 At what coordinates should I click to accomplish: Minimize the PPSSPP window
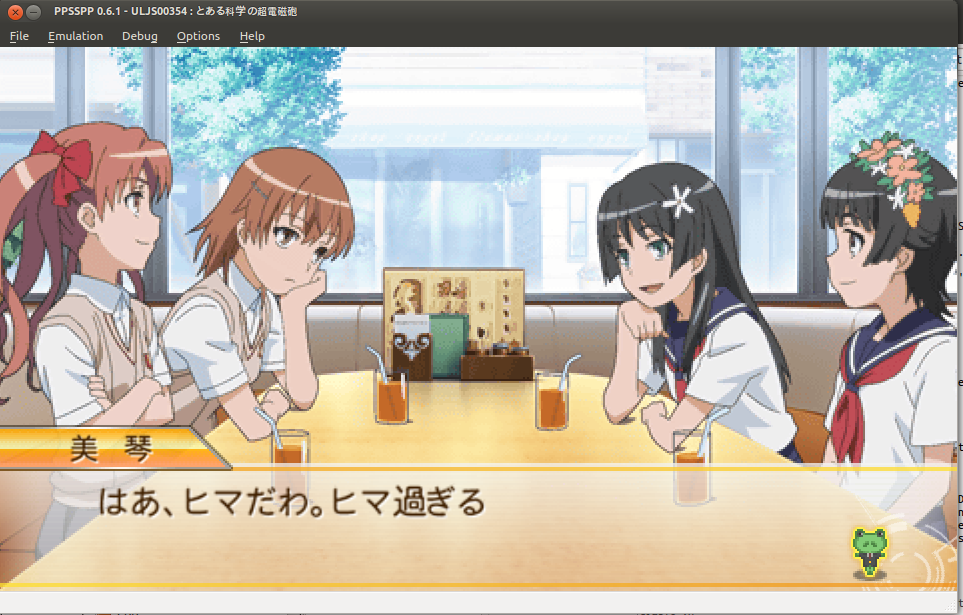tap(33, 12)
